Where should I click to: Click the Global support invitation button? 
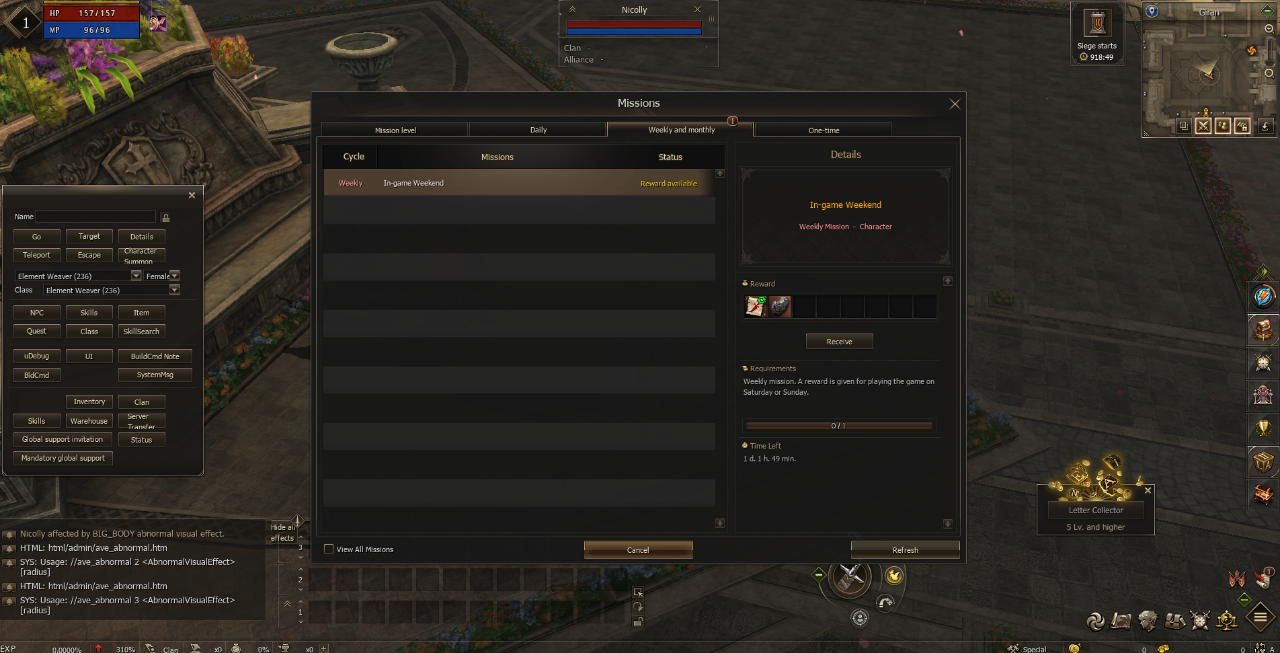tap(63, 439)
